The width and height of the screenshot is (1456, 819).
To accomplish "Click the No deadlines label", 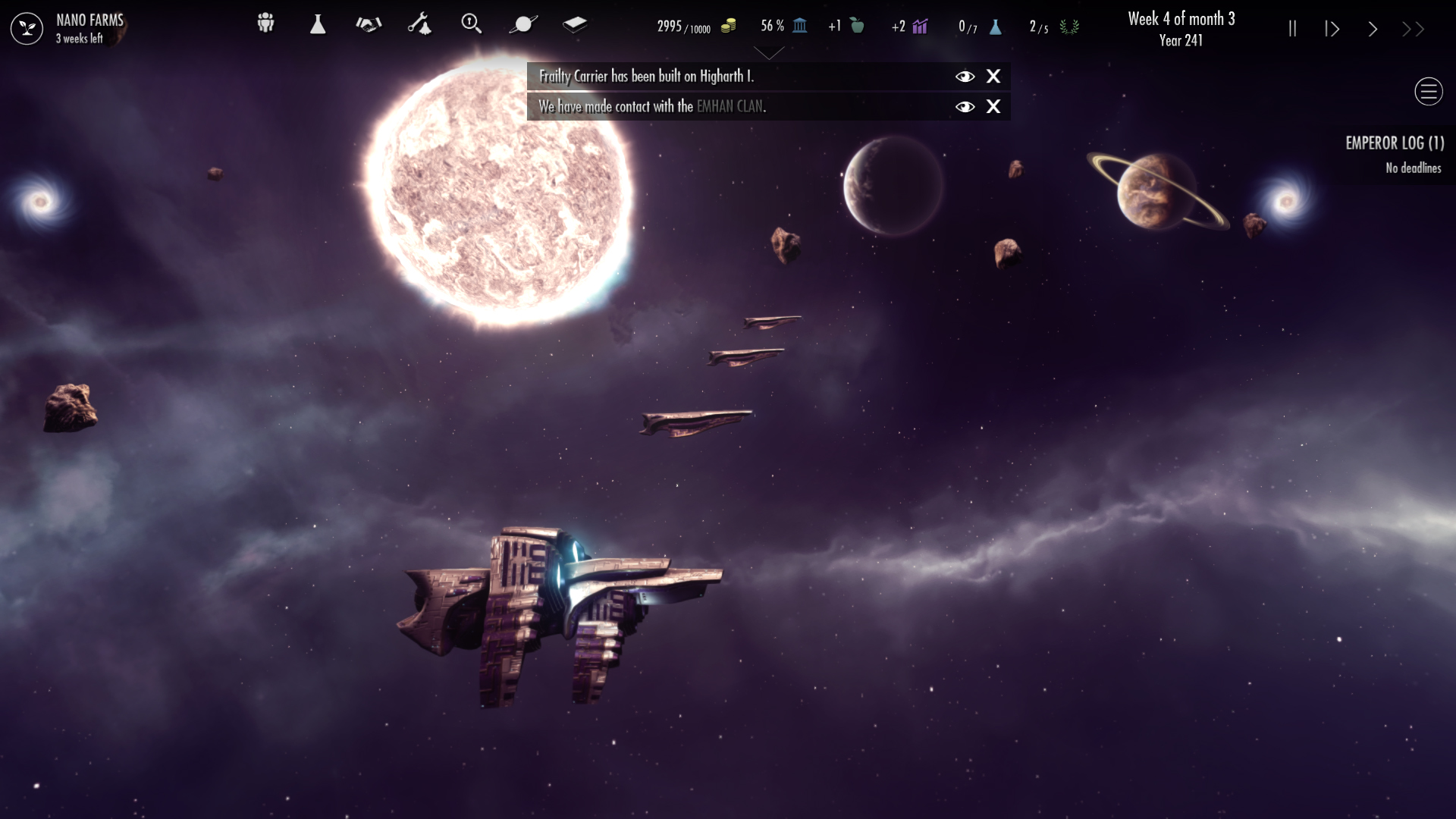I will 1413,168.
